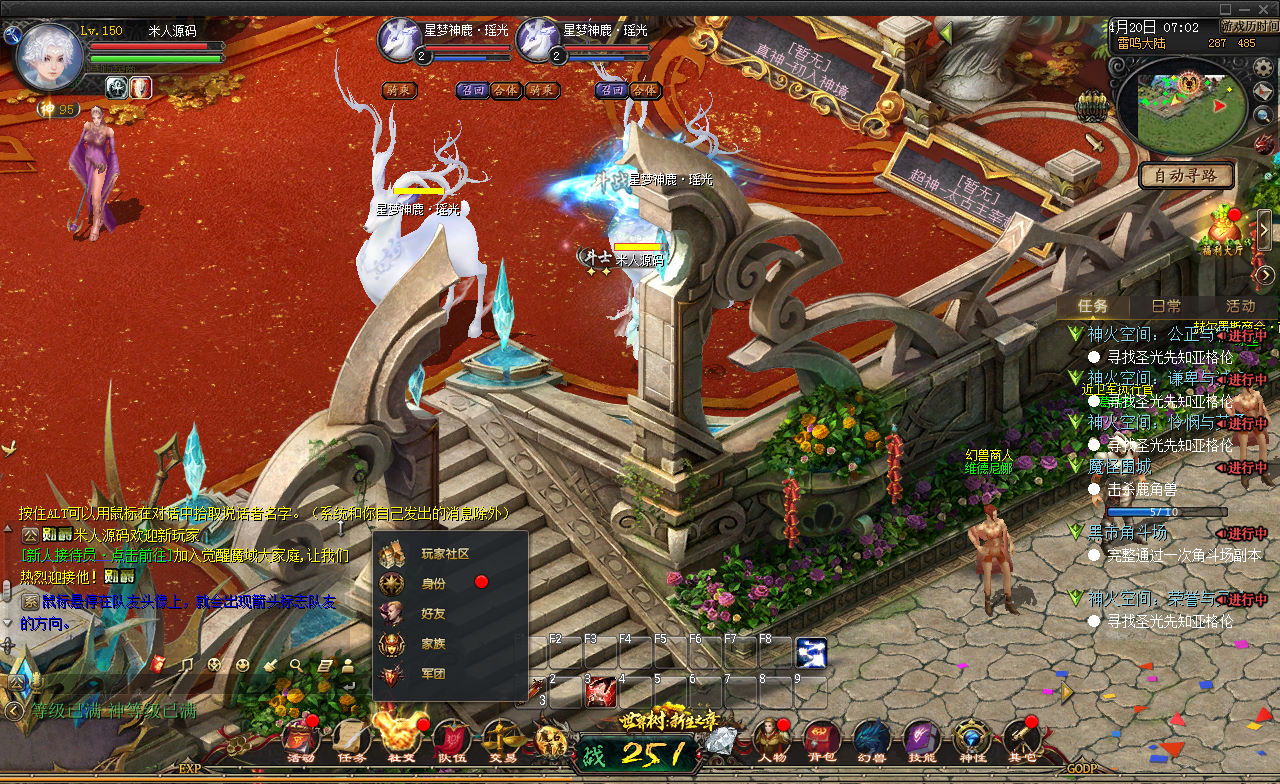Viewport: 1280px width, 784px height.
Task: Open the 福利大厅 welfare hall icon
Action: click(1224, 230)
